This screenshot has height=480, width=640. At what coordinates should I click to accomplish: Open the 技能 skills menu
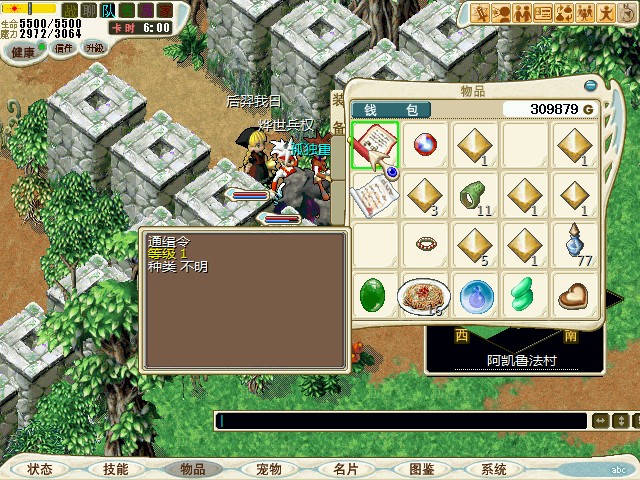click(x=116, y=469)
